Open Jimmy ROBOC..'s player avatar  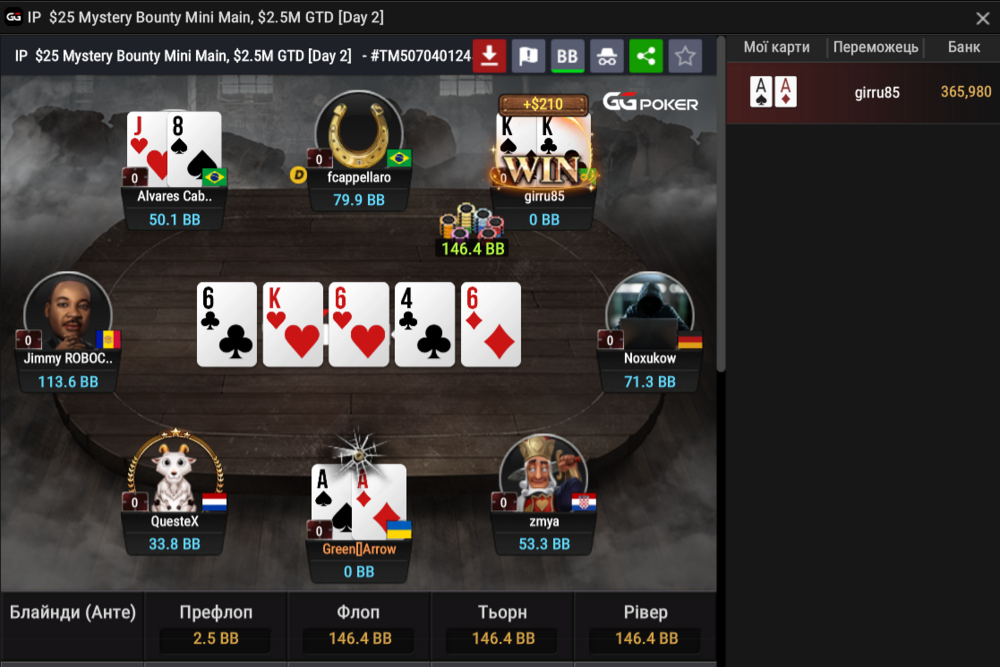[x=67, y=313]
